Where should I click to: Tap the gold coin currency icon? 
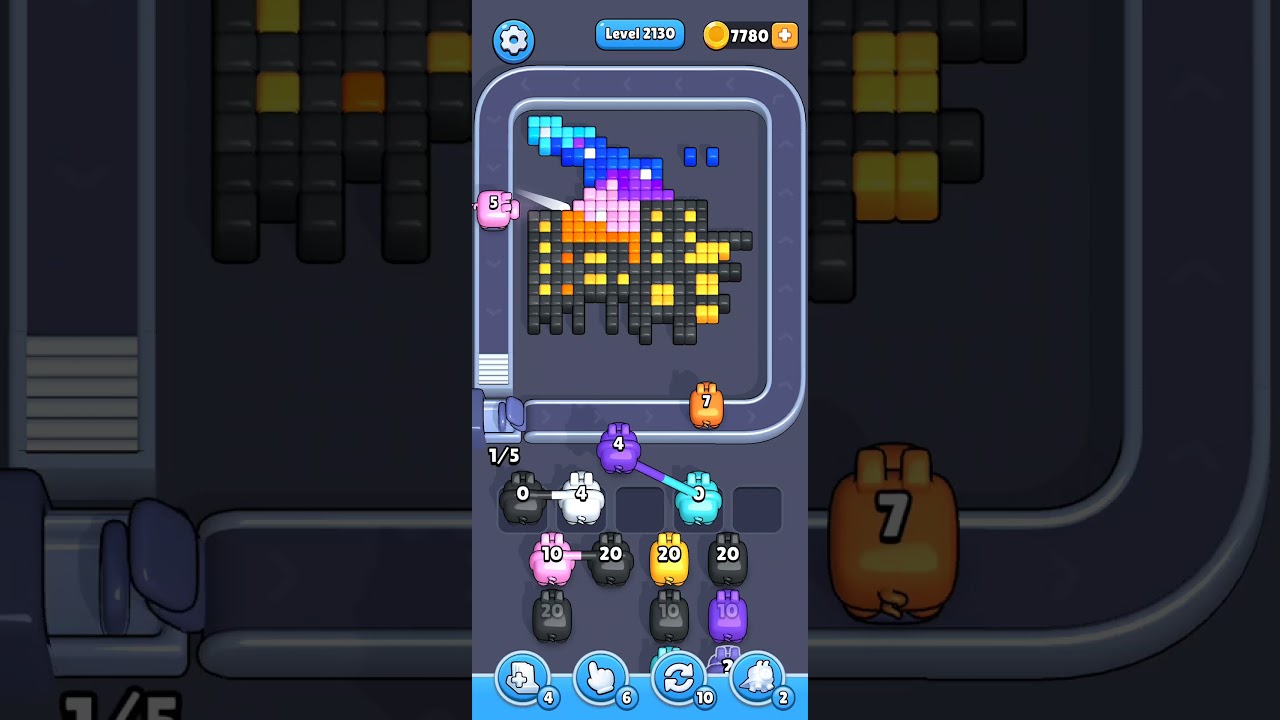coord(716,34)
